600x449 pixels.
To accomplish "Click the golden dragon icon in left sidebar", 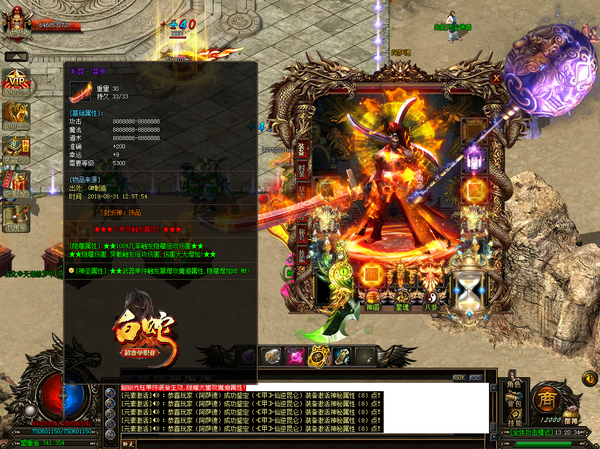I will coord(15,114).
